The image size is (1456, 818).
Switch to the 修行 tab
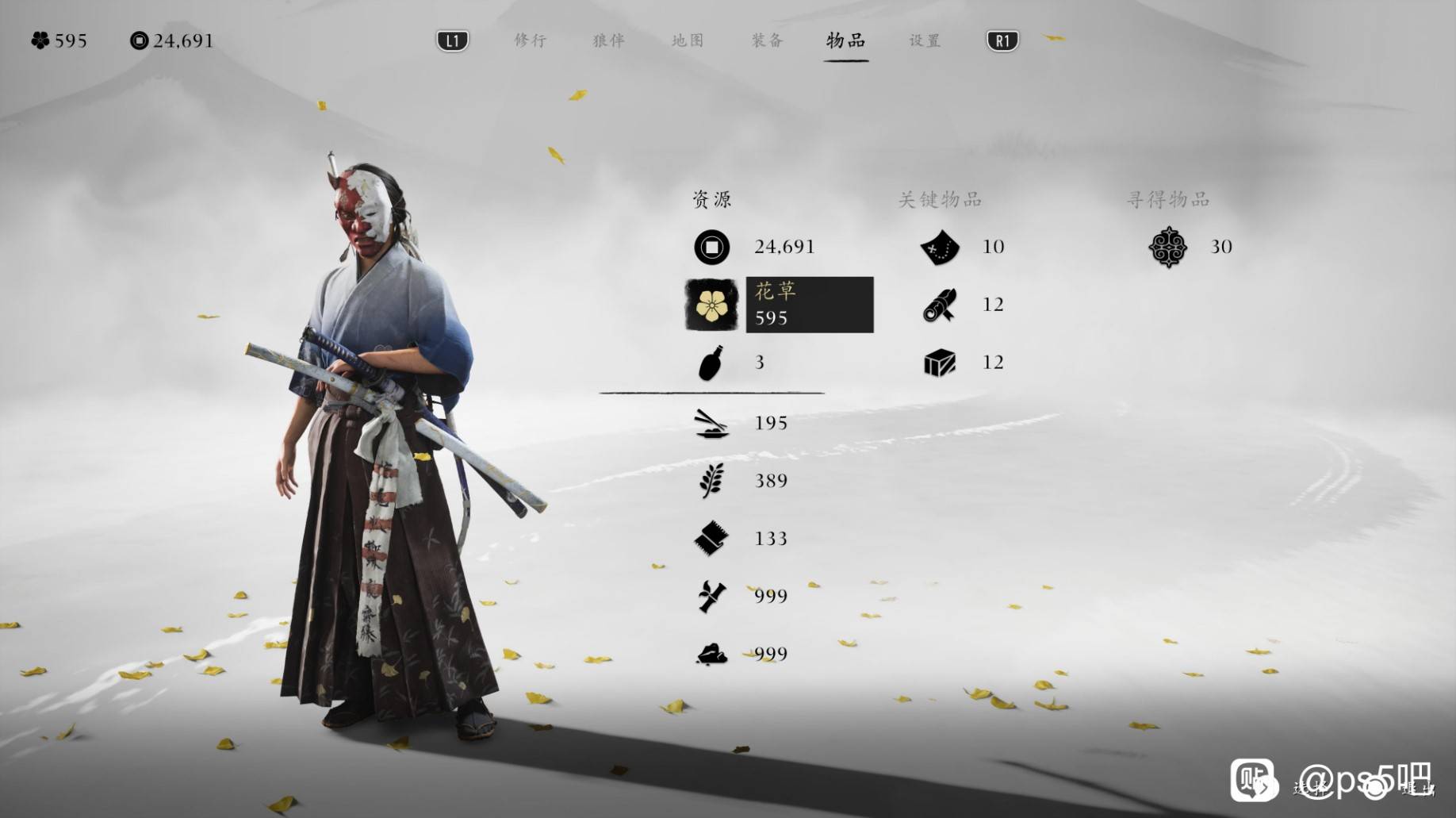tap(530, 40)
